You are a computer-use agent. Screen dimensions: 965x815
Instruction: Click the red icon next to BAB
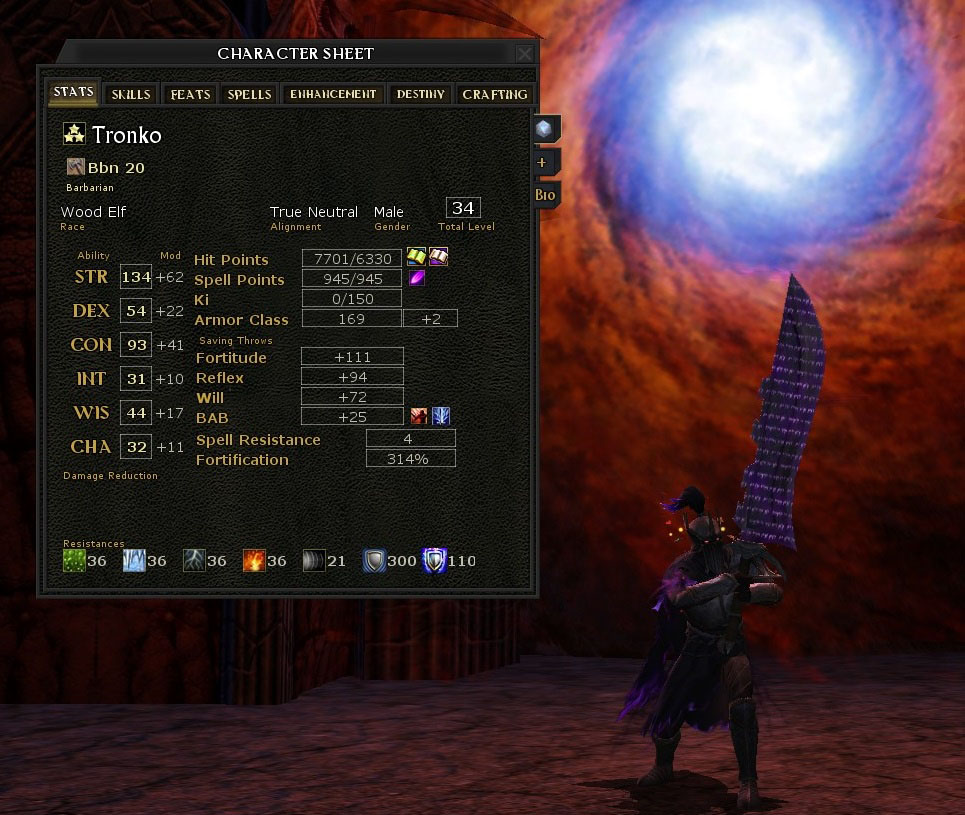tap(419, 416)
